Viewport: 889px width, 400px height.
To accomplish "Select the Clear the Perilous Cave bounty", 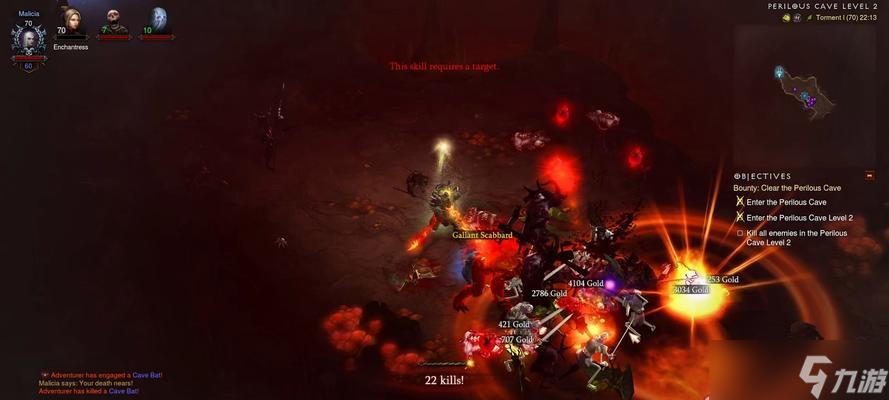I will click(786, 188).
